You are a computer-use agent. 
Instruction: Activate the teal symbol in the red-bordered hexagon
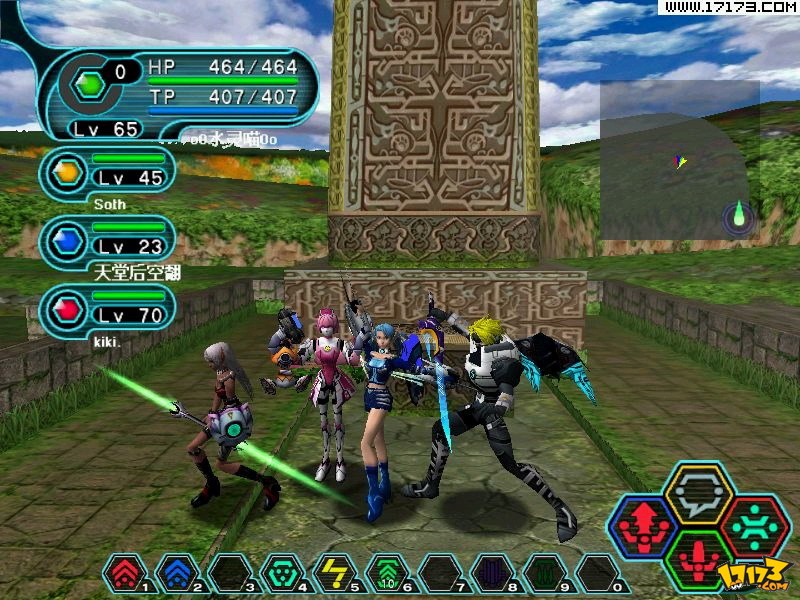pyautogui.click(x=754, y=525)
